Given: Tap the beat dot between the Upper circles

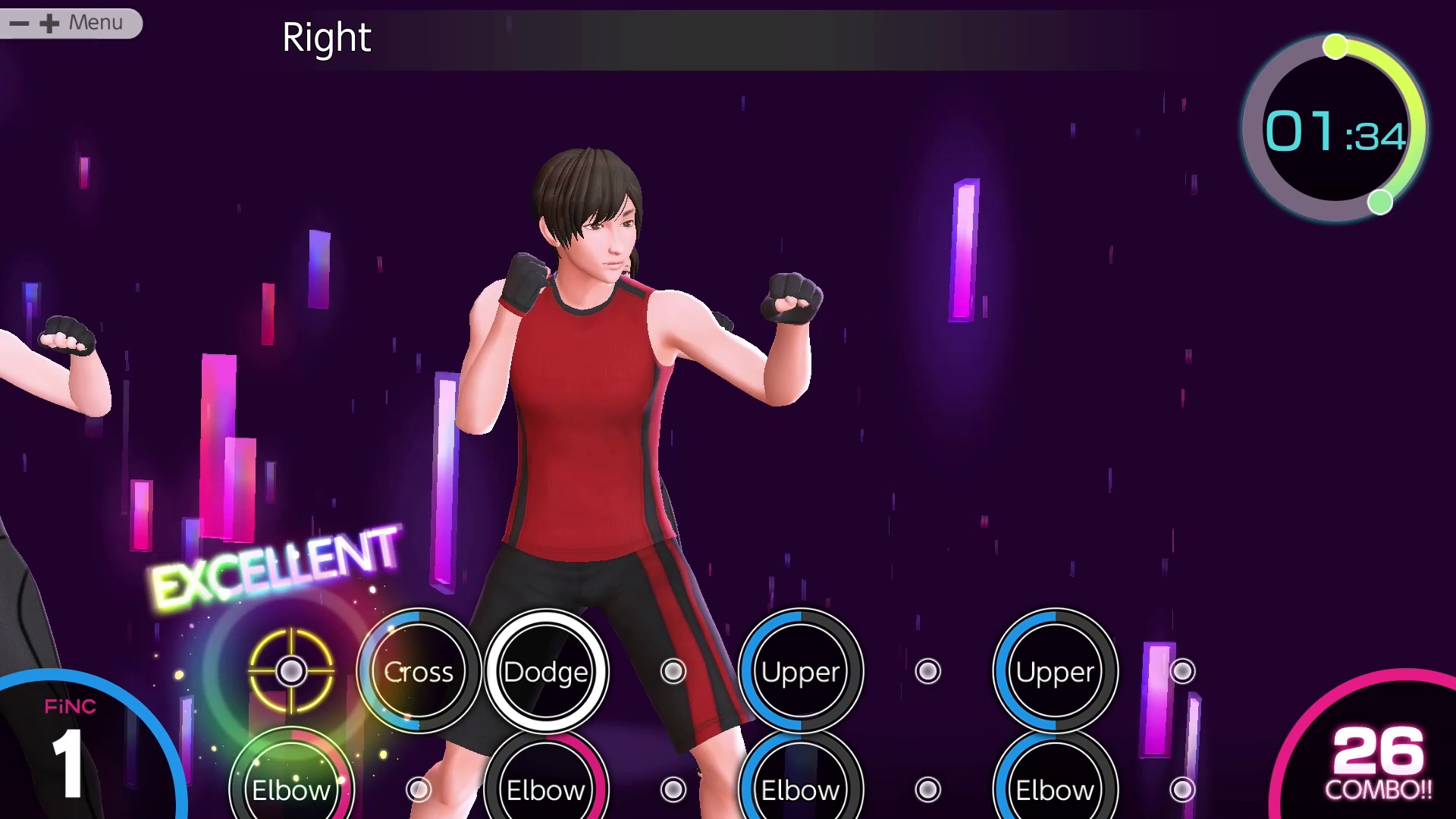Looking at the screenshot, I should click(927, 670).
